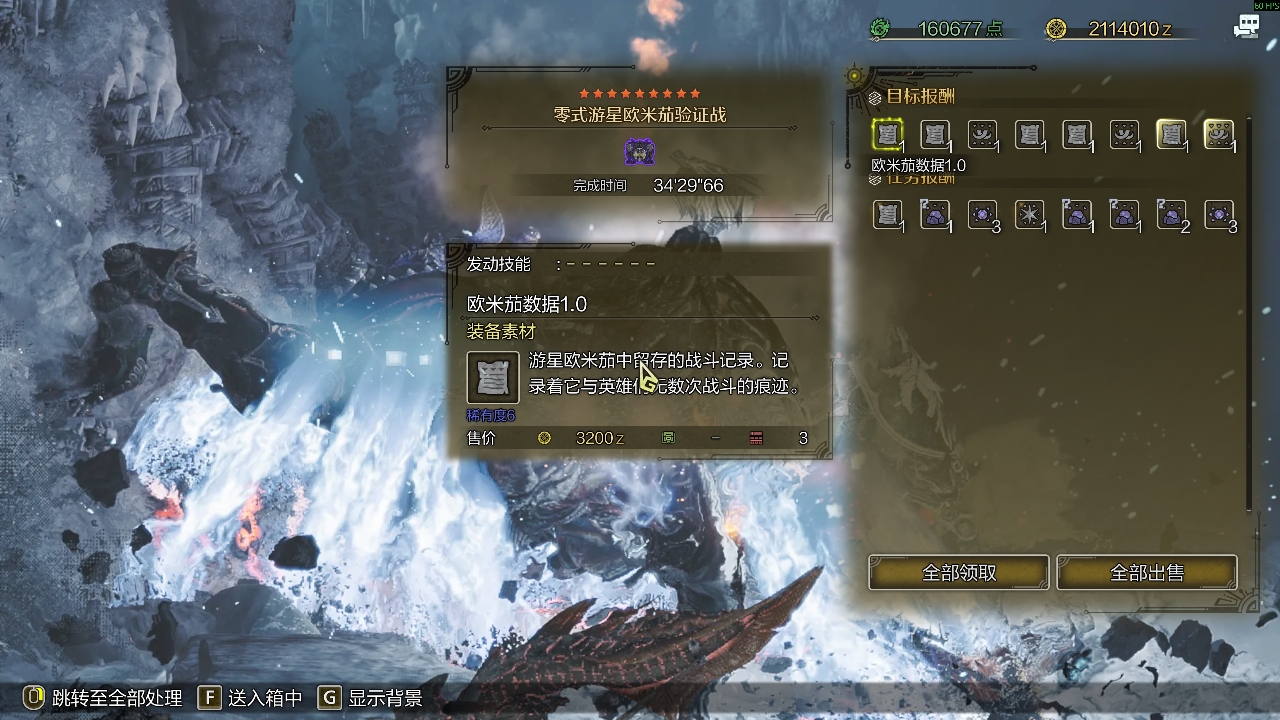Select the green-outlined 欧米茄数据1.0 reward slot
The image size is (1280, 720).
[x=887, y=134]
